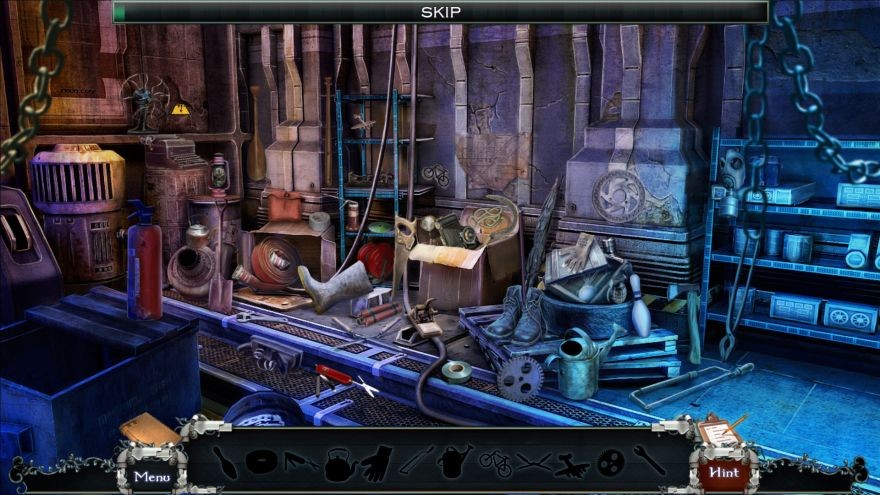Select the round button silhouette
The image size is (880, 495).
(x=610, y=462)
